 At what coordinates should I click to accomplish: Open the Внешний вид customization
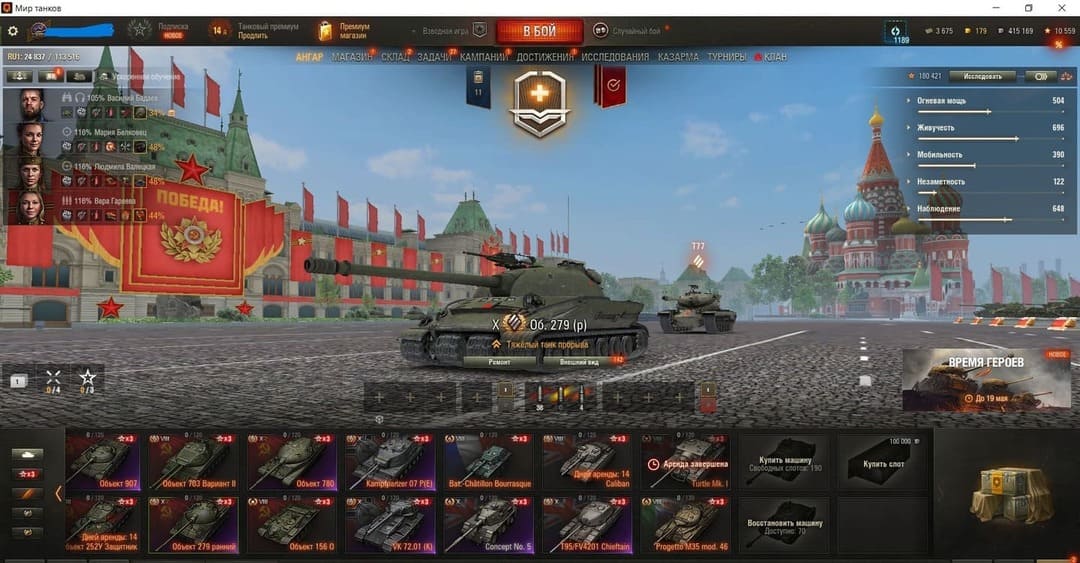578,361
